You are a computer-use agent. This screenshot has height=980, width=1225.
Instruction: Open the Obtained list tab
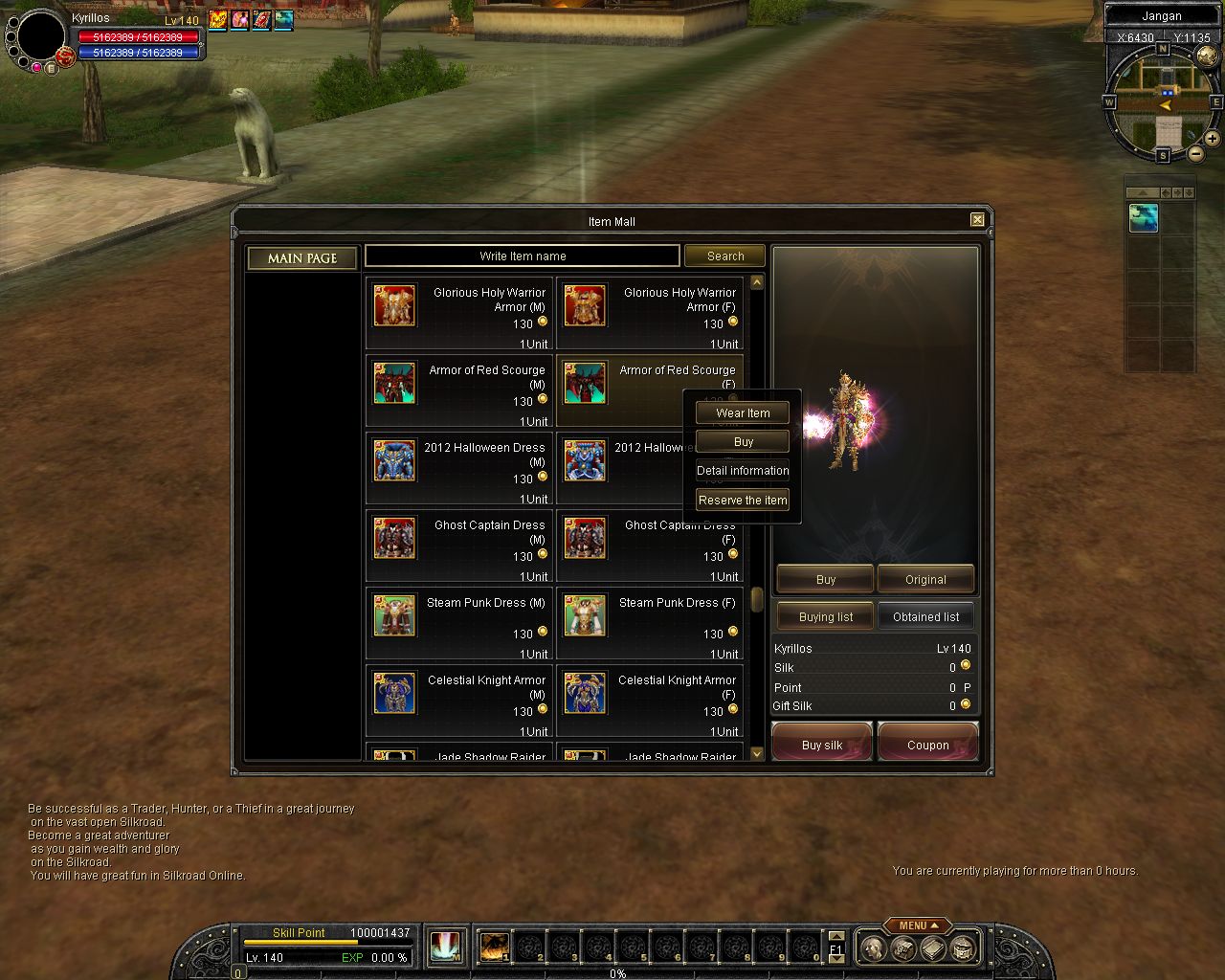pos(925,617)
